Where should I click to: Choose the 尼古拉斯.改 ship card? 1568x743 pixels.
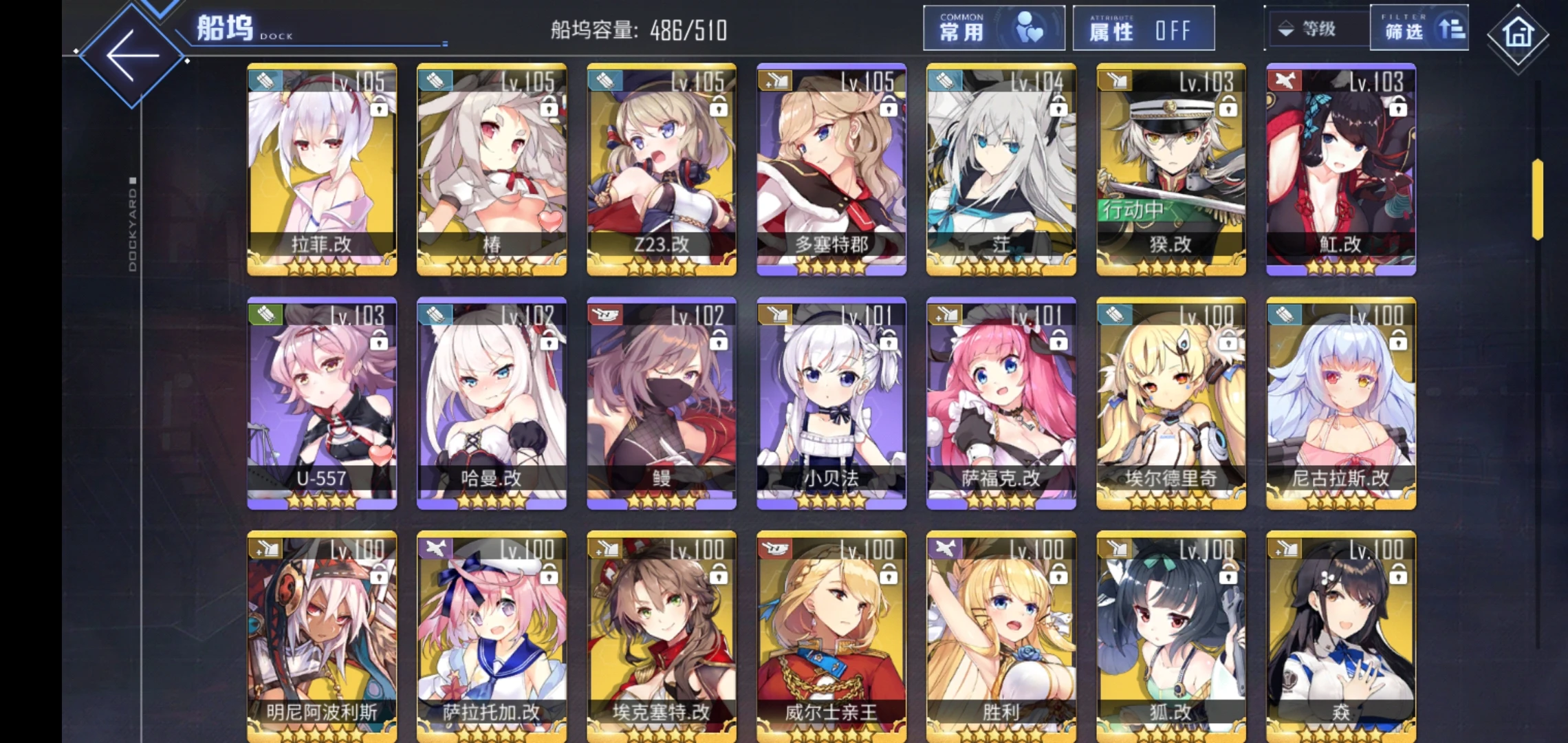click(1341, 403)
